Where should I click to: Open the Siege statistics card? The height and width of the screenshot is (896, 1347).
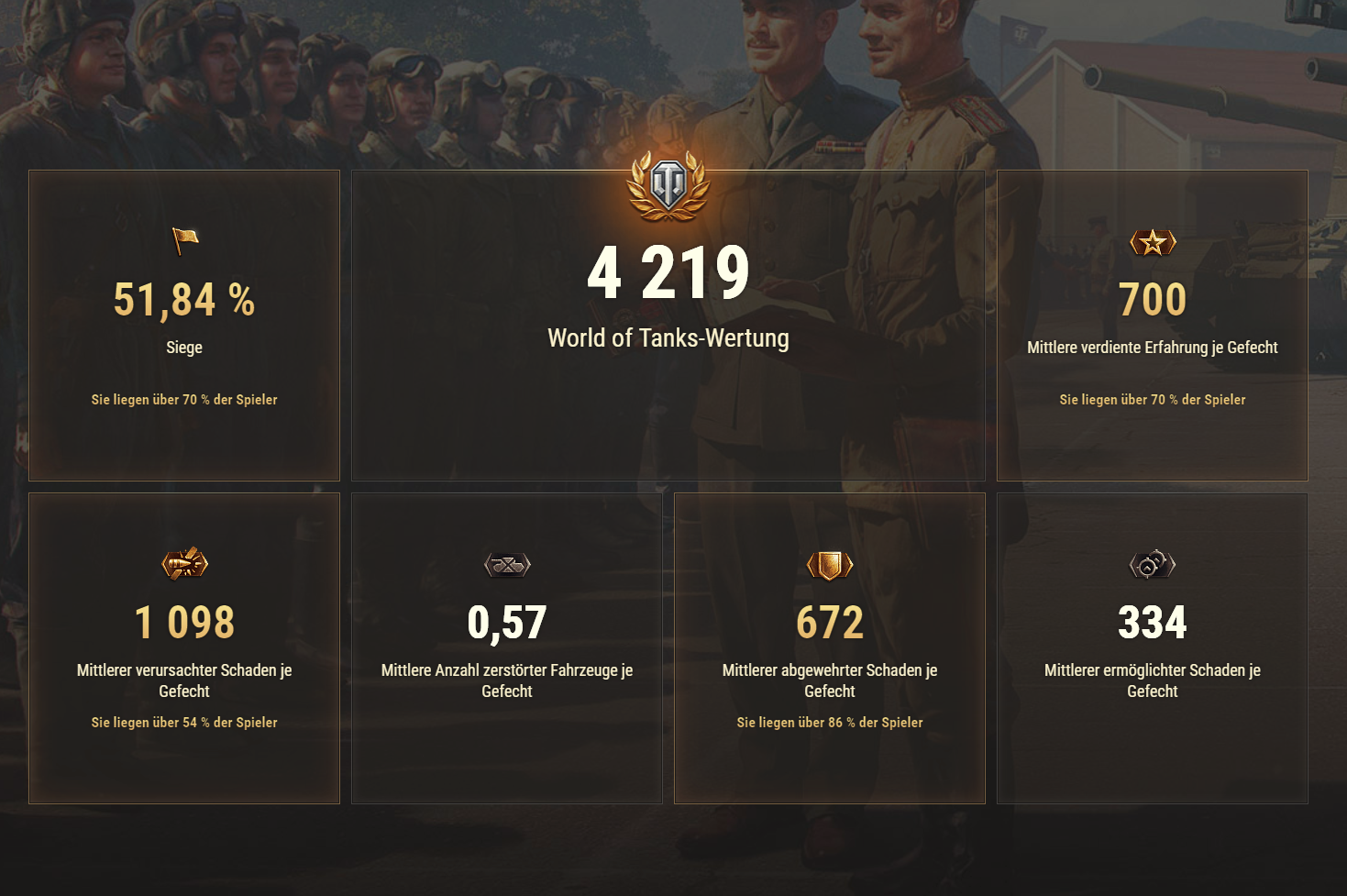click(184, 325)
